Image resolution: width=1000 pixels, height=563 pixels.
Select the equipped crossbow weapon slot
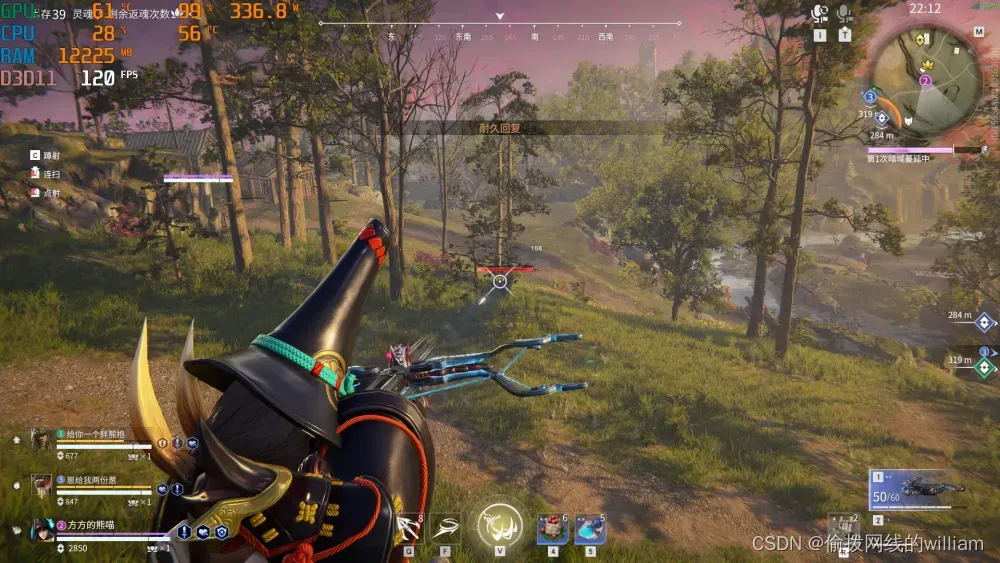[917, 490]
